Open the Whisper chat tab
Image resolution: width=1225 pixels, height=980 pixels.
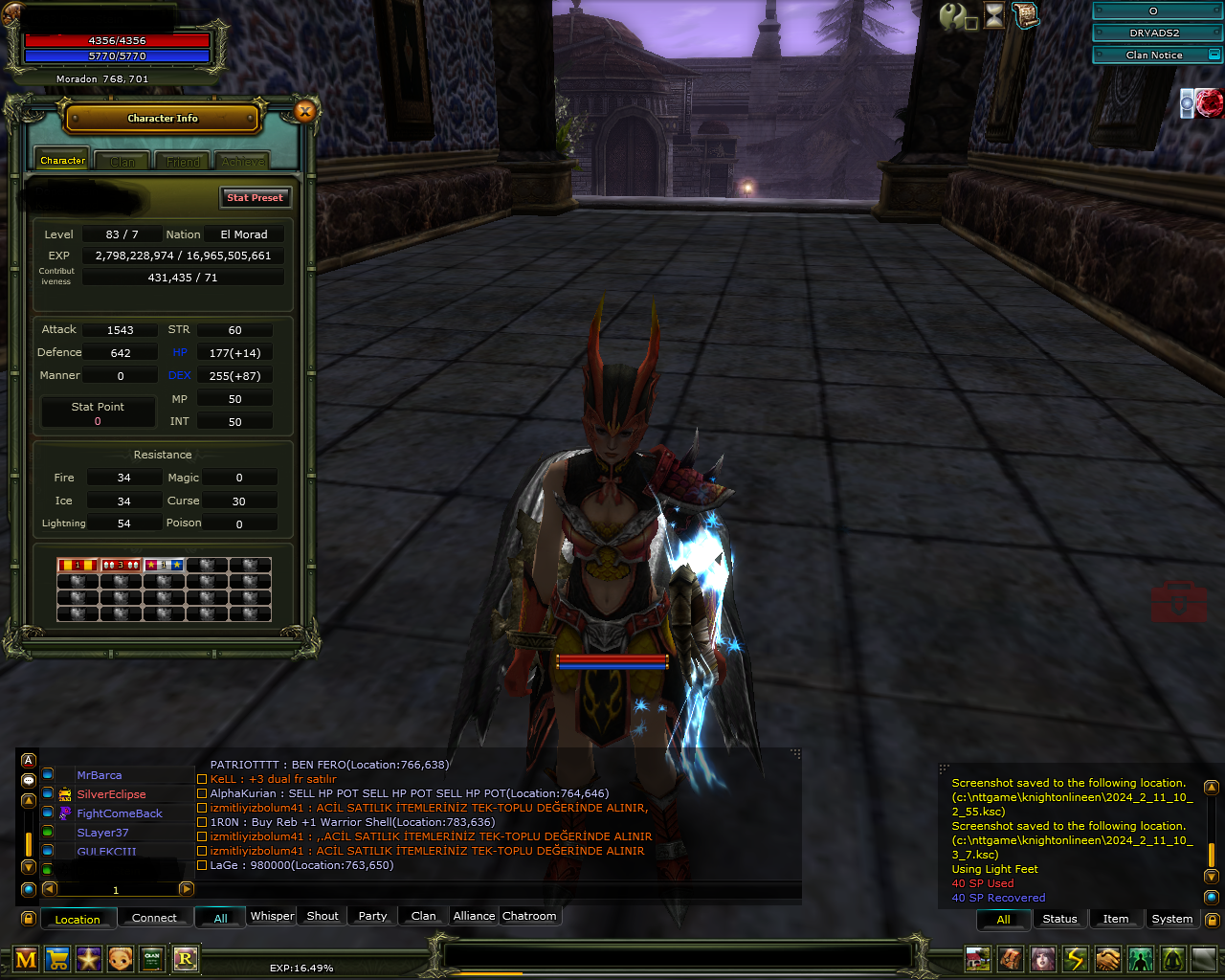click(272, 916)
